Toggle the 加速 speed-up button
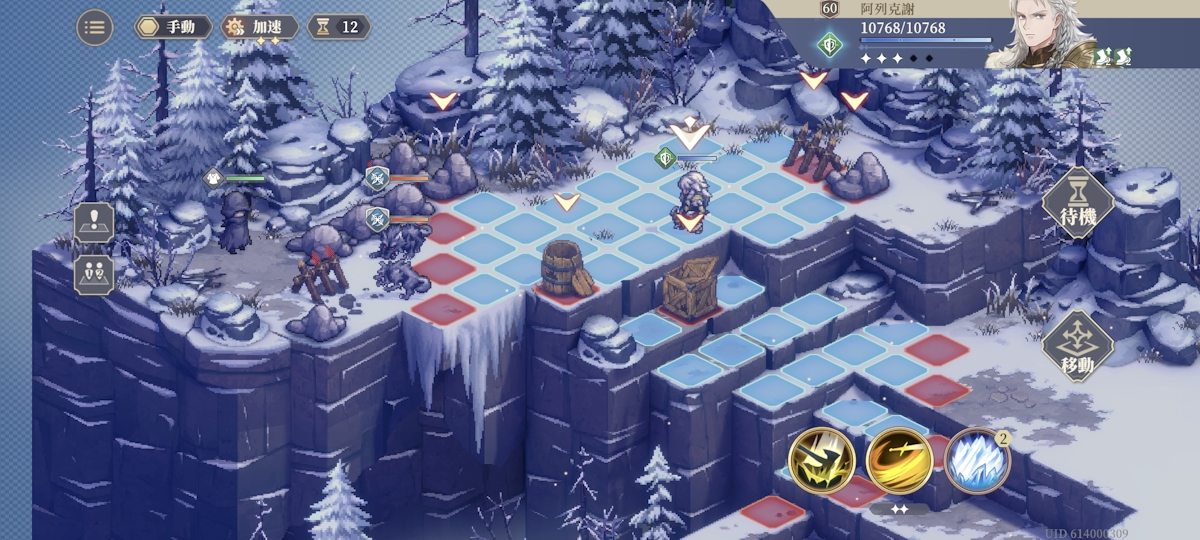The image size is (1200, 540). [259, 27]
